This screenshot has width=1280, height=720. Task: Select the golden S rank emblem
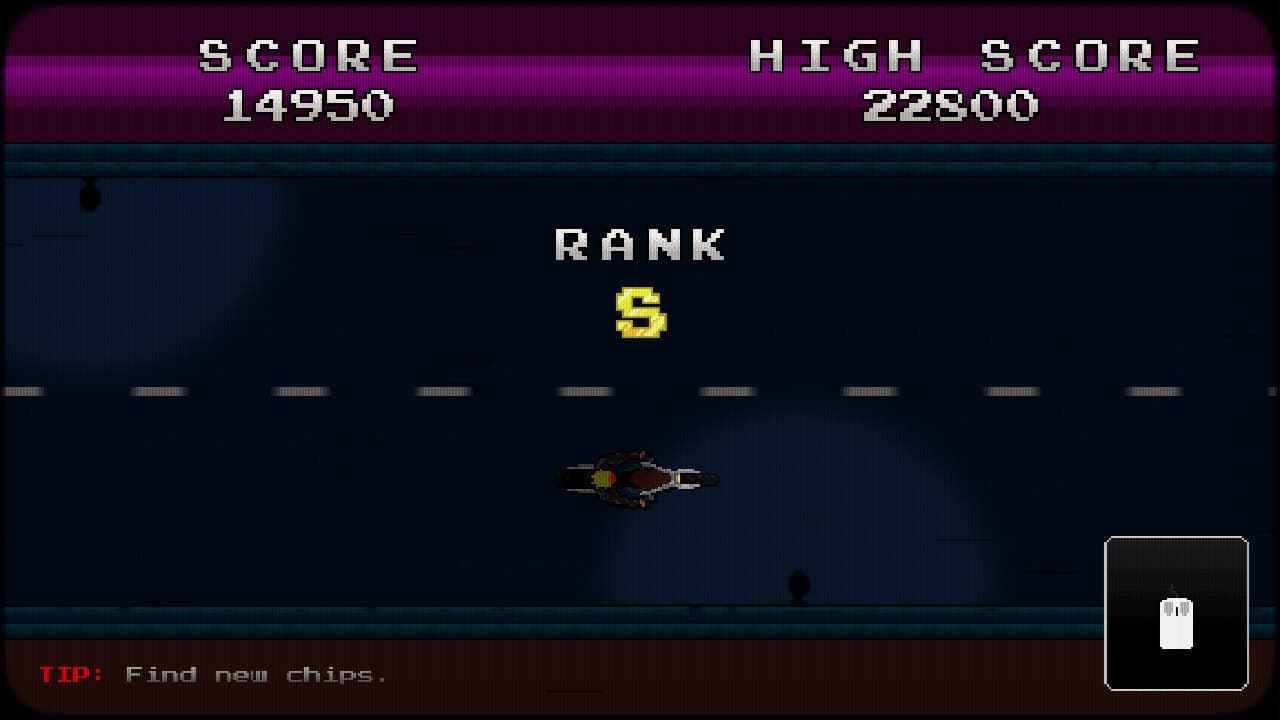click(638, 310)
